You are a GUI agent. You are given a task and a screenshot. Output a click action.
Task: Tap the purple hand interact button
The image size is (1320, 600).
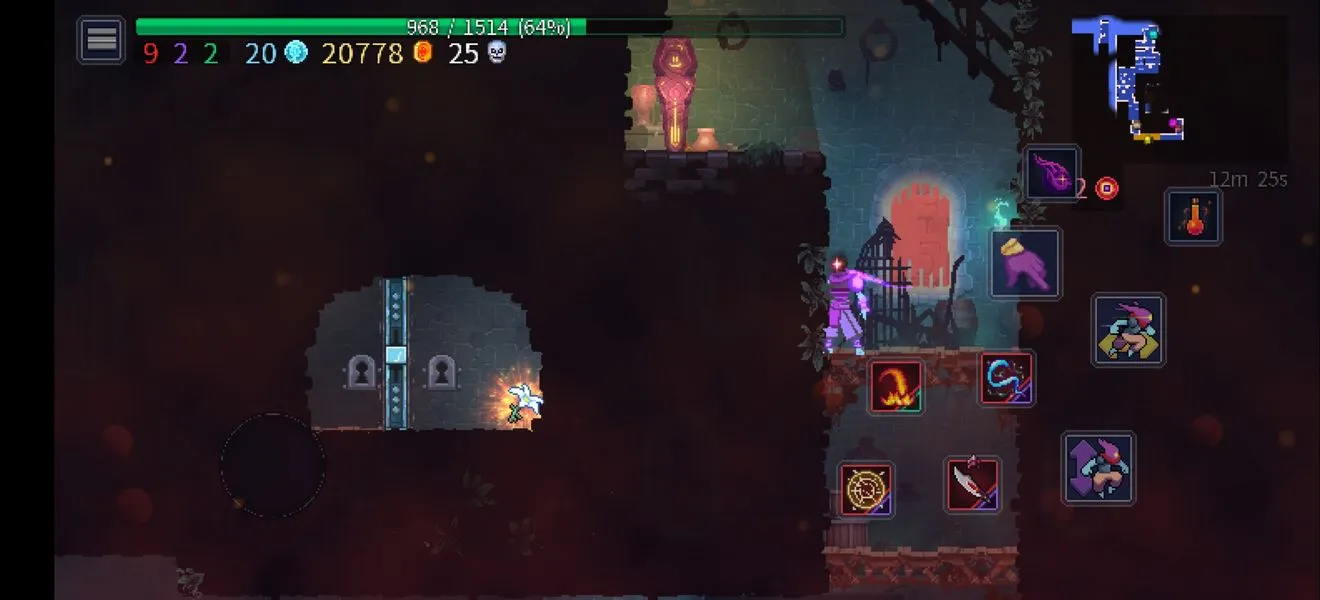click(x=1025, y=263)
